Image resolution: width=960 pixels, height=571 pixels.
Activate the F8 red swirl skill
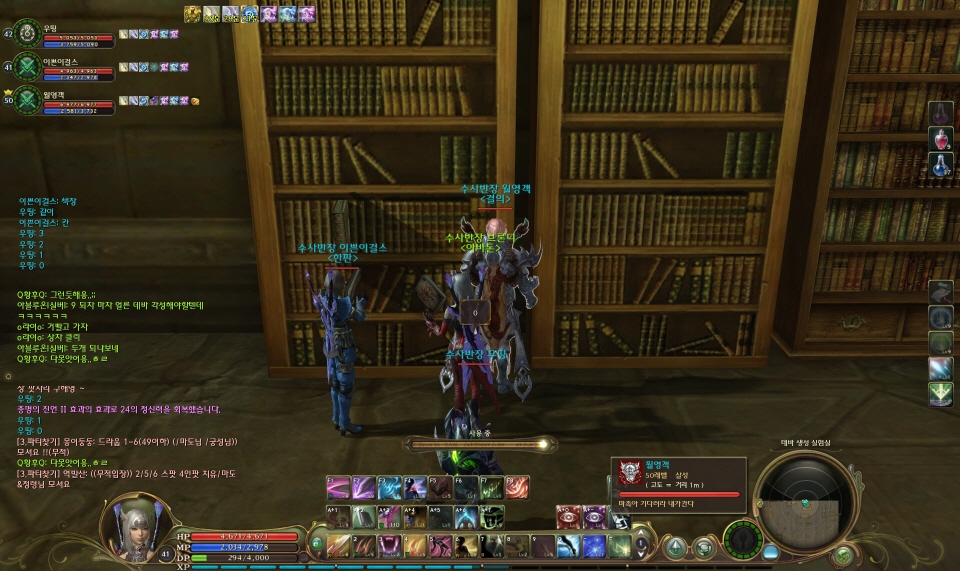[x=517, y=487]
